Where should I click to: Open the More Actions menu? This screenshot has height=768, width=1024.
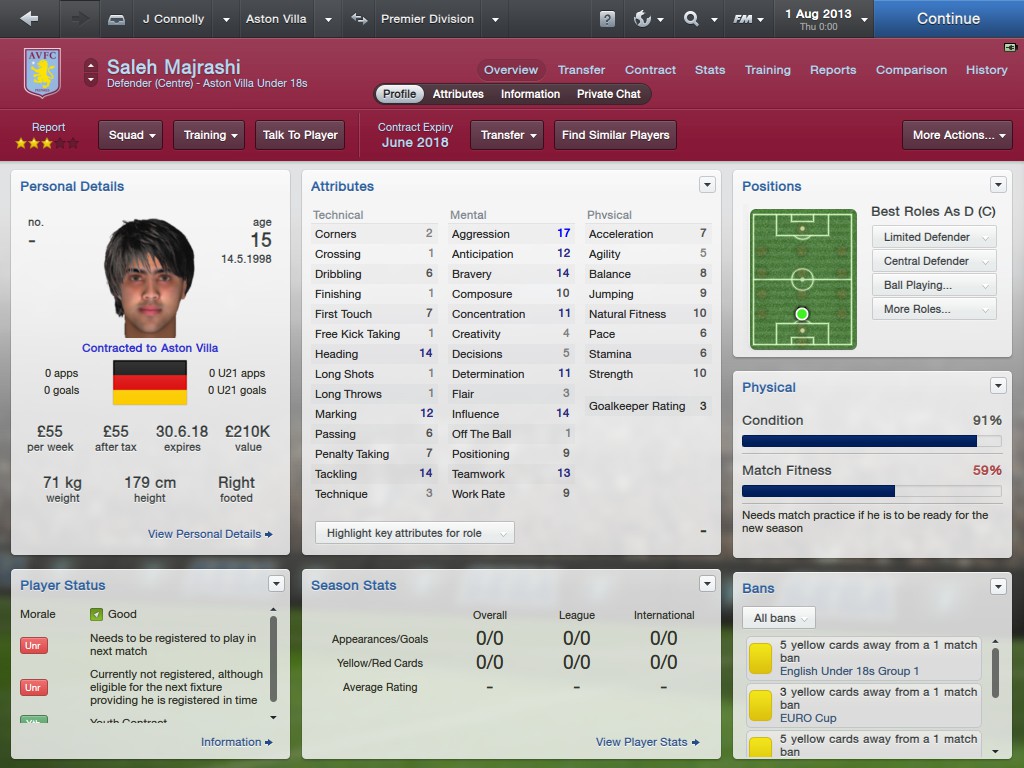click(957, 135)
